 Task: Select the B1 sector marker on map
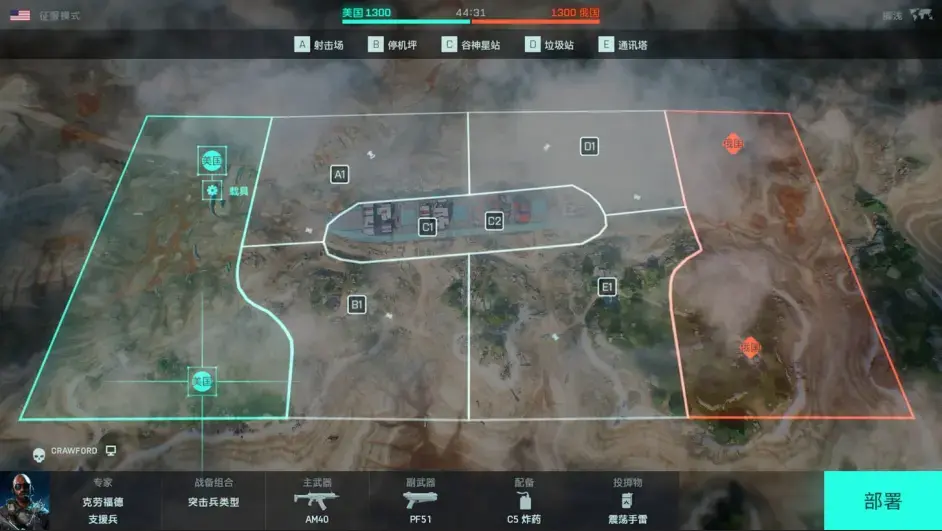[357, 304]
